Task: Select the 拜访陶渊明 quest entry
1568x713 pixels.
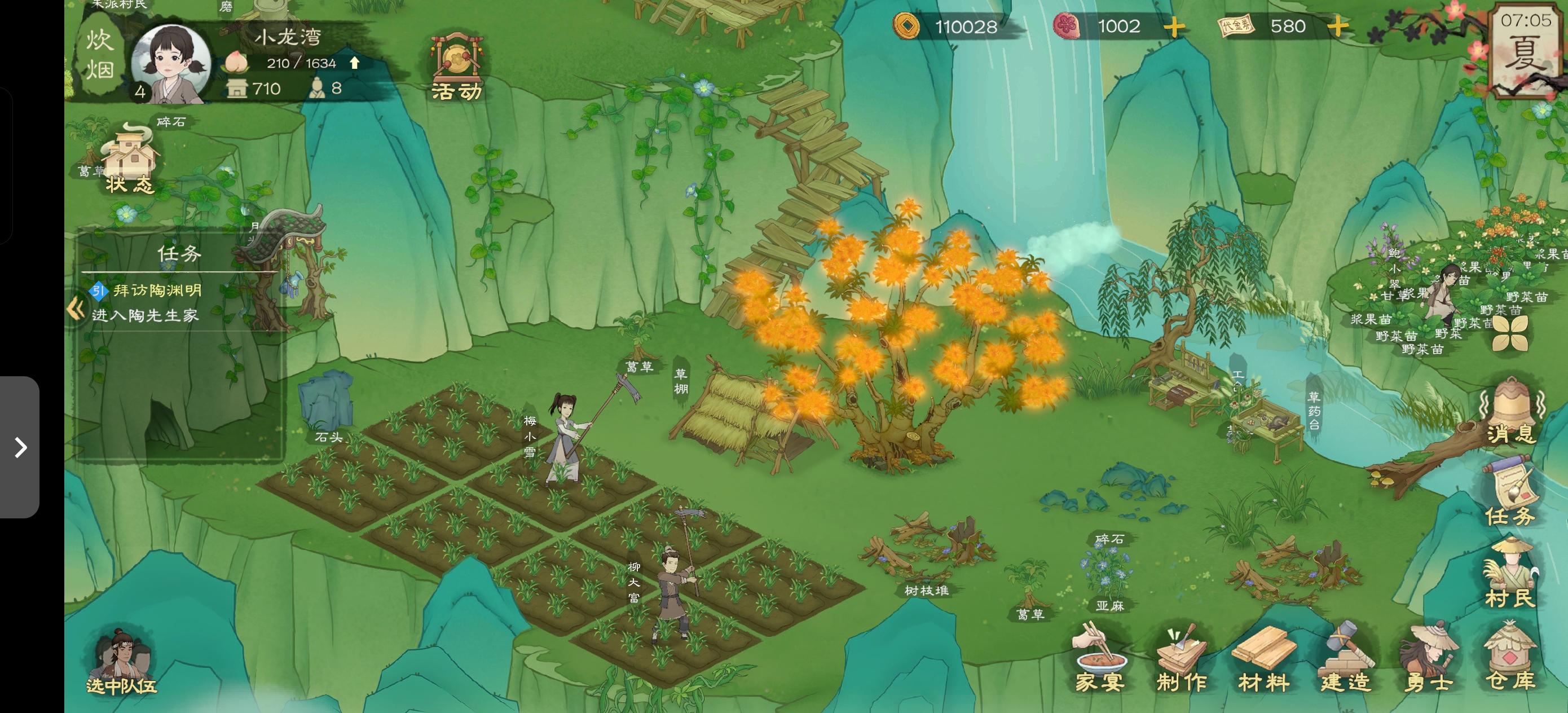Action: coord(156,291)
